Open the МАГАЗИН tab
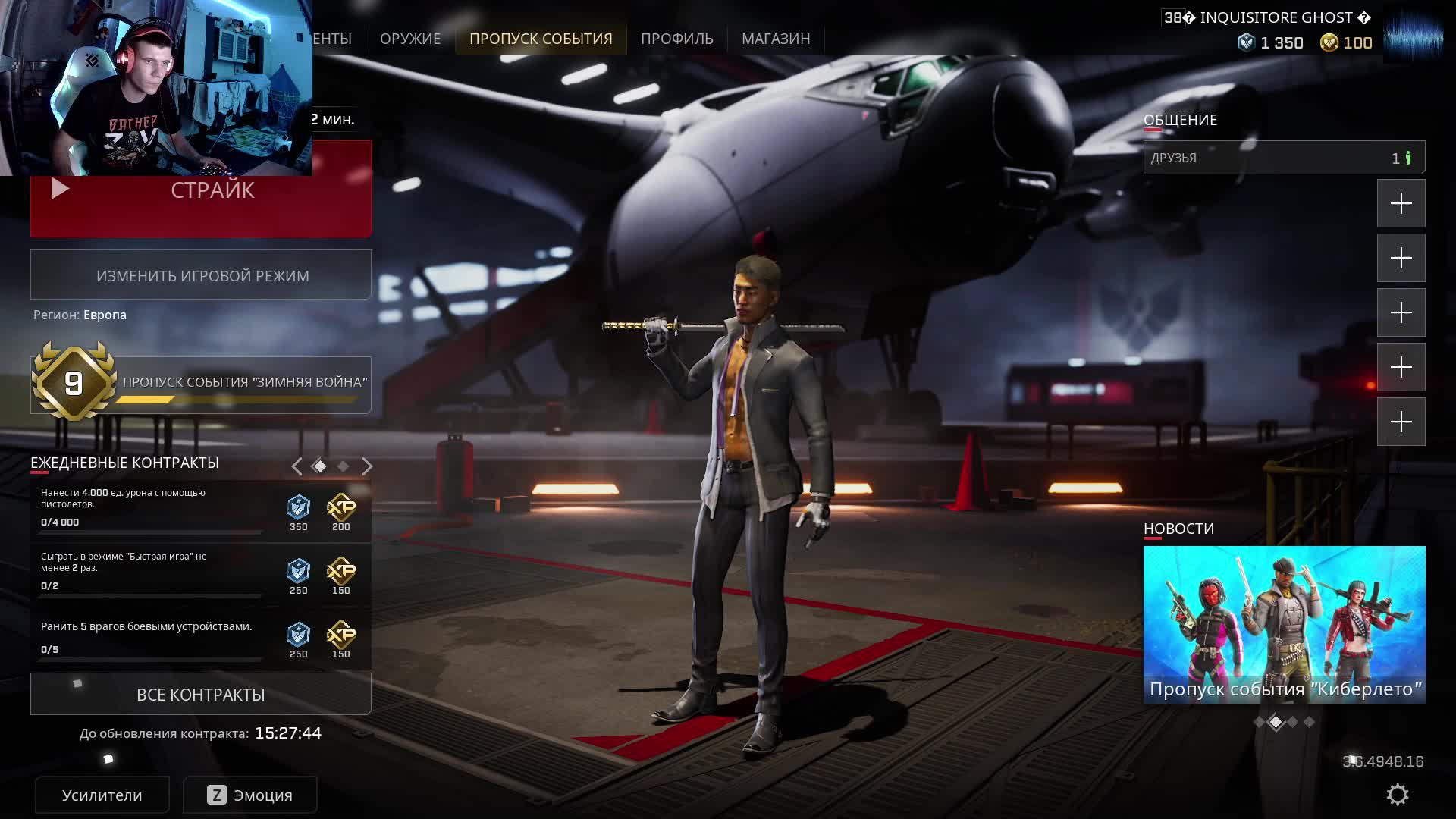This screenshot has height=819, width=1456. pos(776,39)
